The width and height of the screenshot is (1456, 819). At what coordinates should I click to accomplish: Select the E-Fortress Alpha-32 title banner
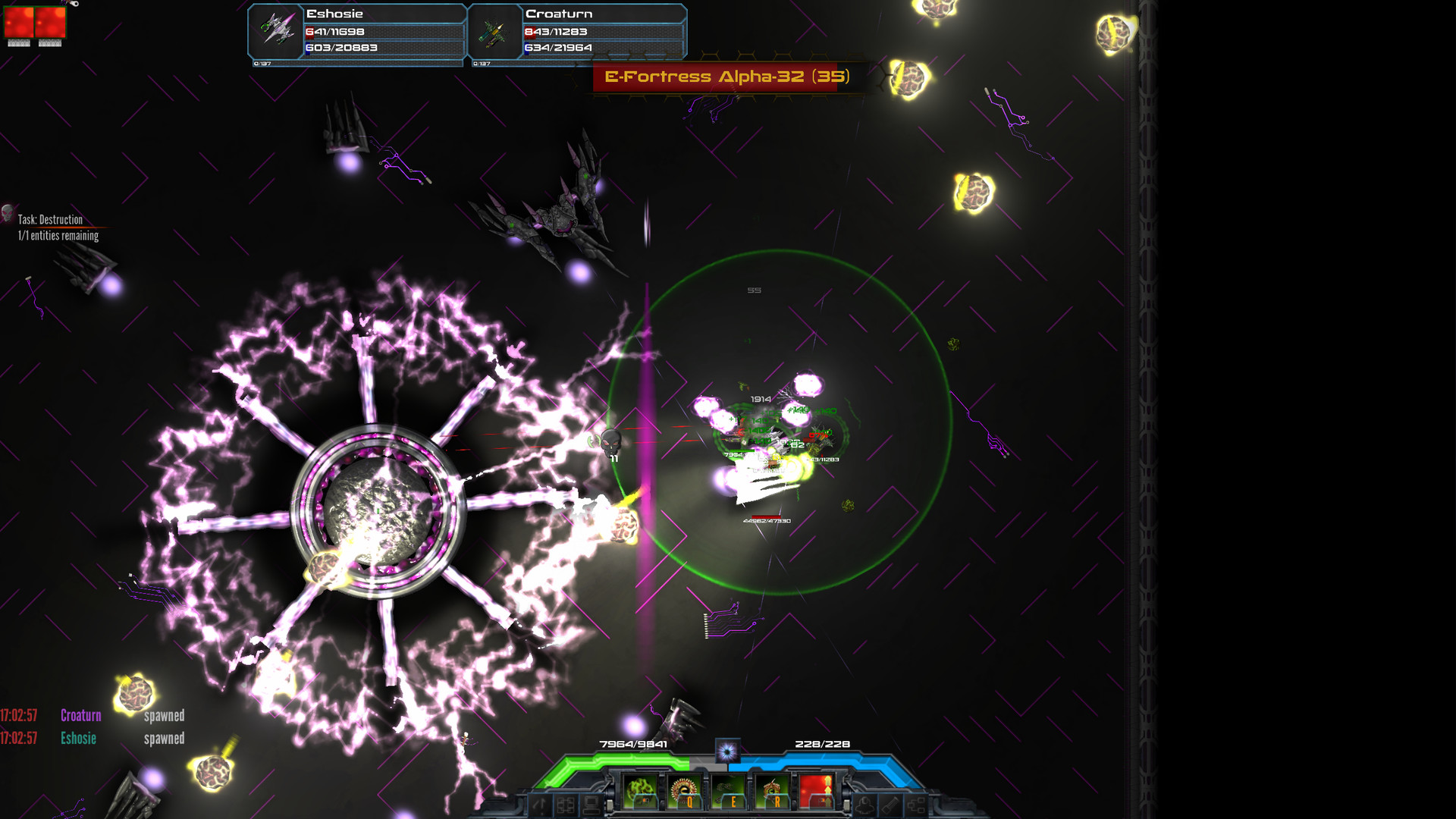tap(726, 77)
